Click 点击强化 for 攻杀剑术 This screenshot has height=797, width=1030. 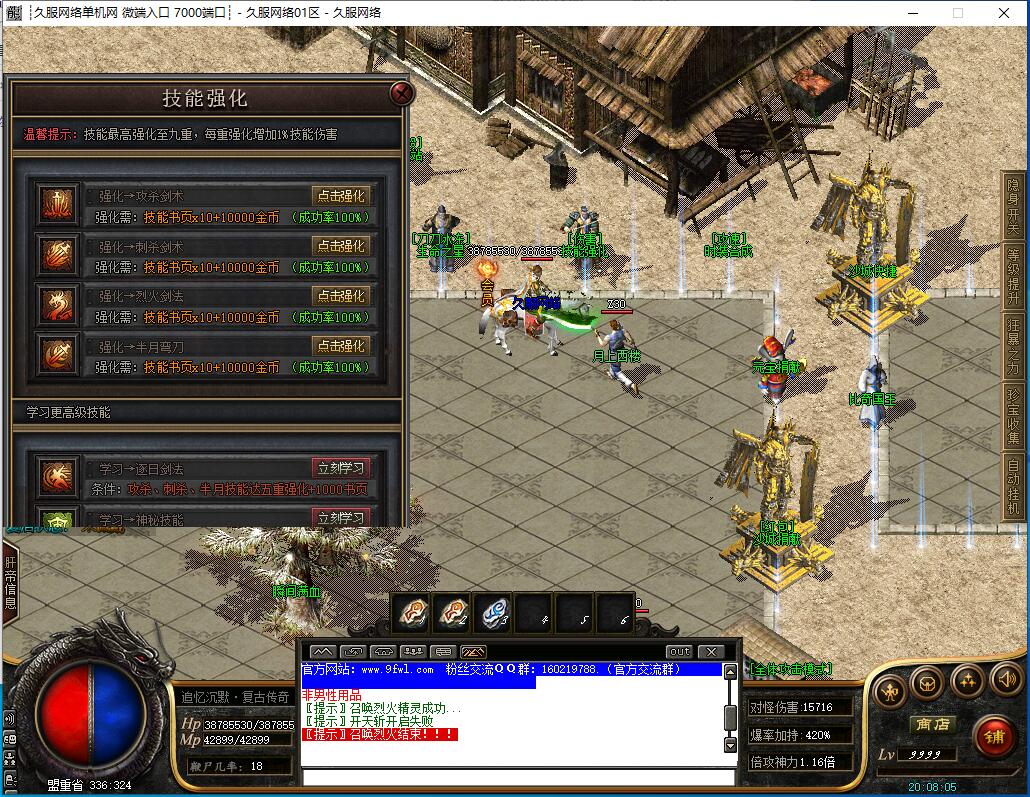tap(340, 196)
